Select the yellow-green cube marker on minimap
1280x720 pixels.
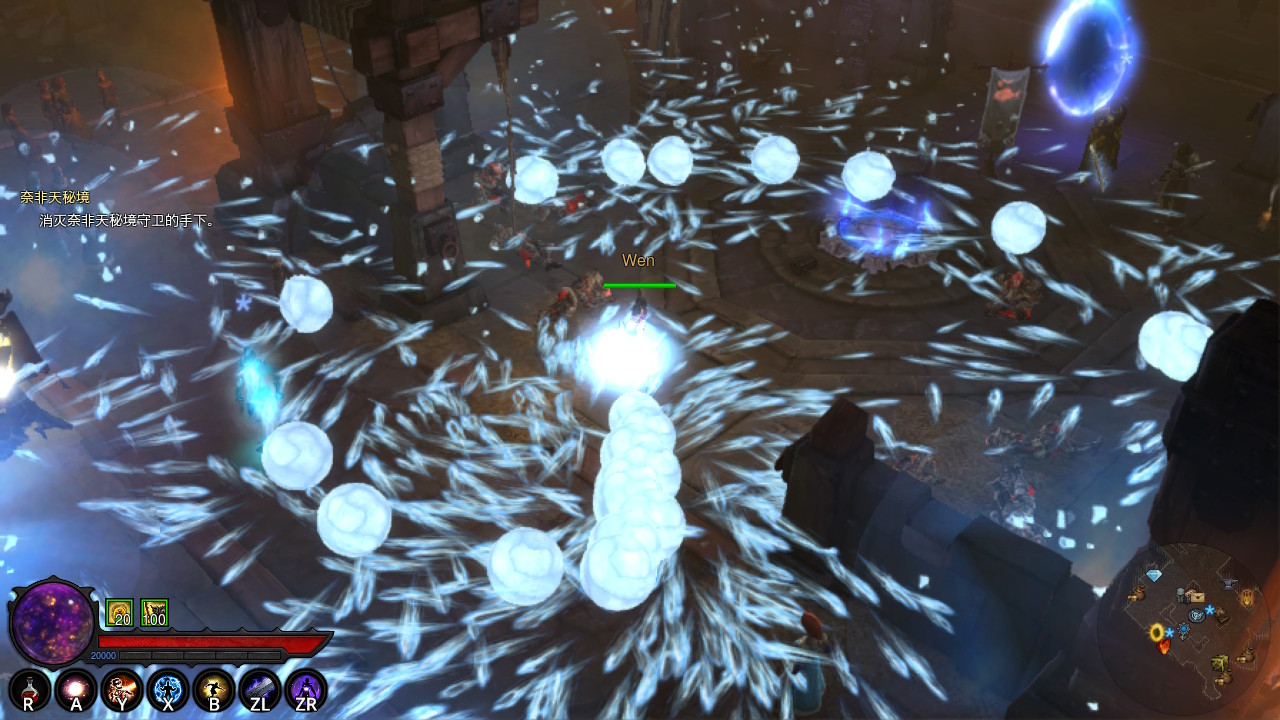coord(1220,662)
